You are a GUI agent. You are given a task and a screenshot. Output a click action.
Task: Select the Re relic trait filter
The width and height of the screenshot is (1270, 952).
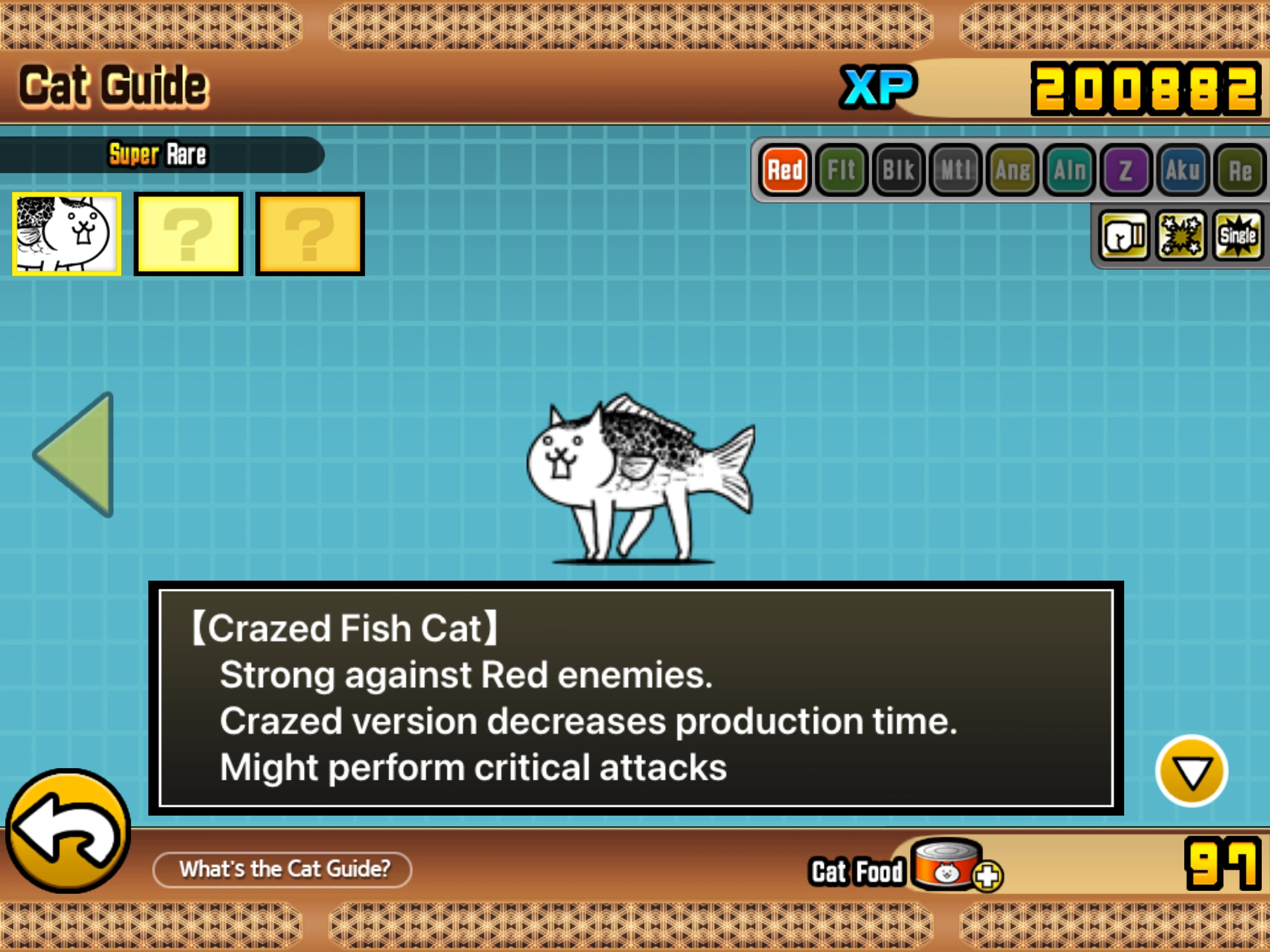(x=1239, y=170)
